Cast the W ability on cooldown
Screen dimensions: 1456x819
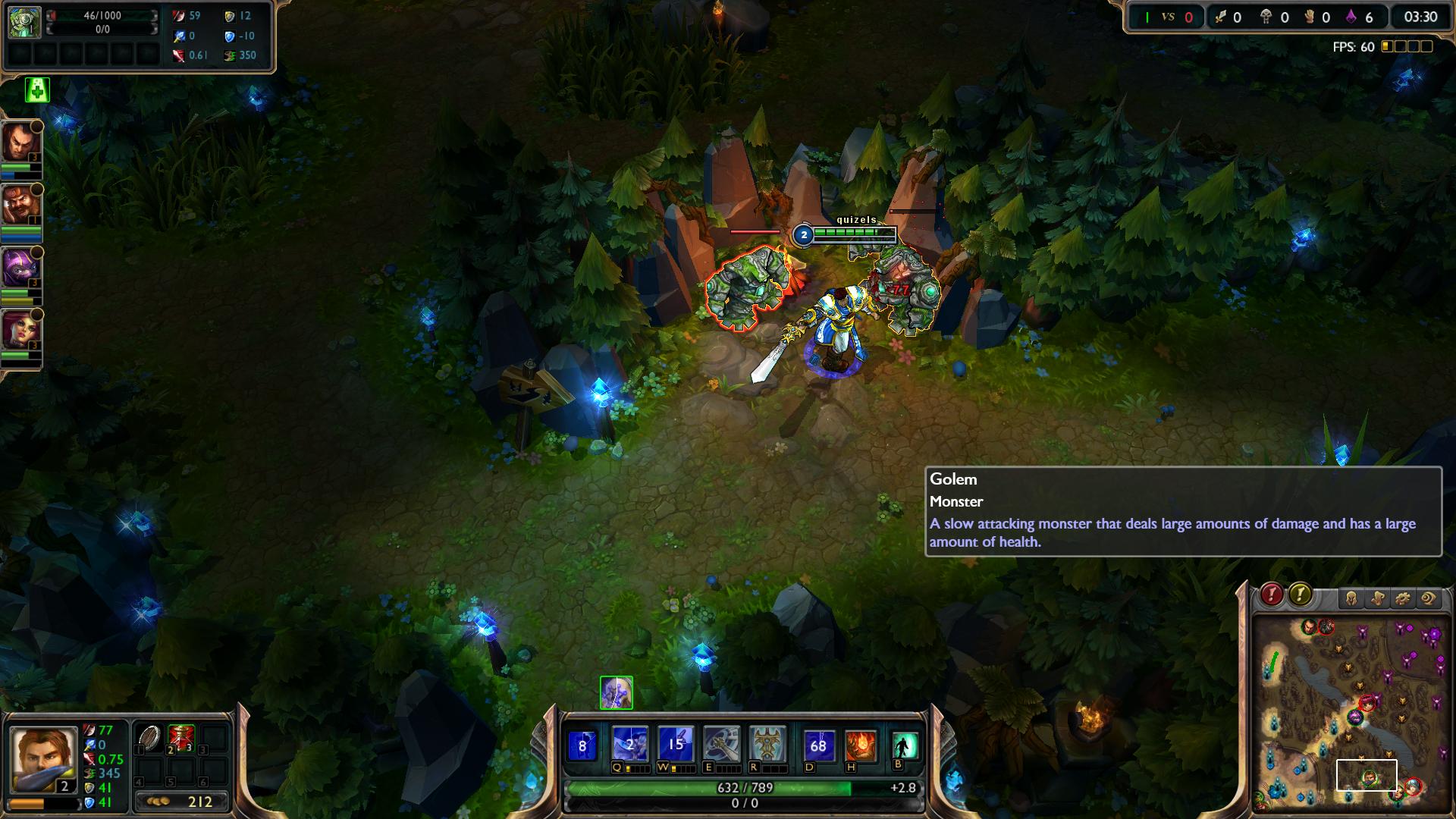click(x=675, y=745)
